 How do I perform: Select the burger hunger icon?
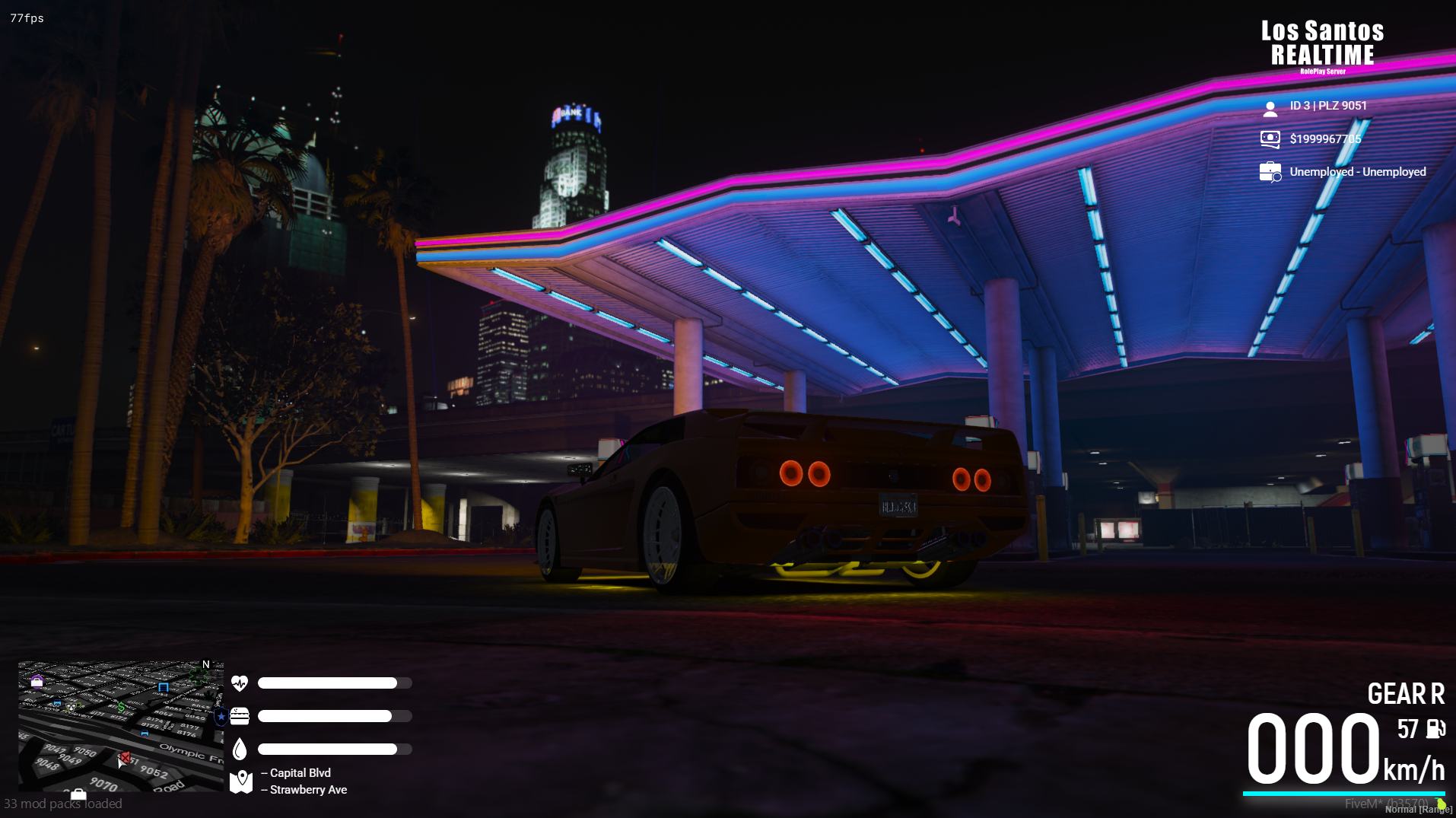pos(240,716)
